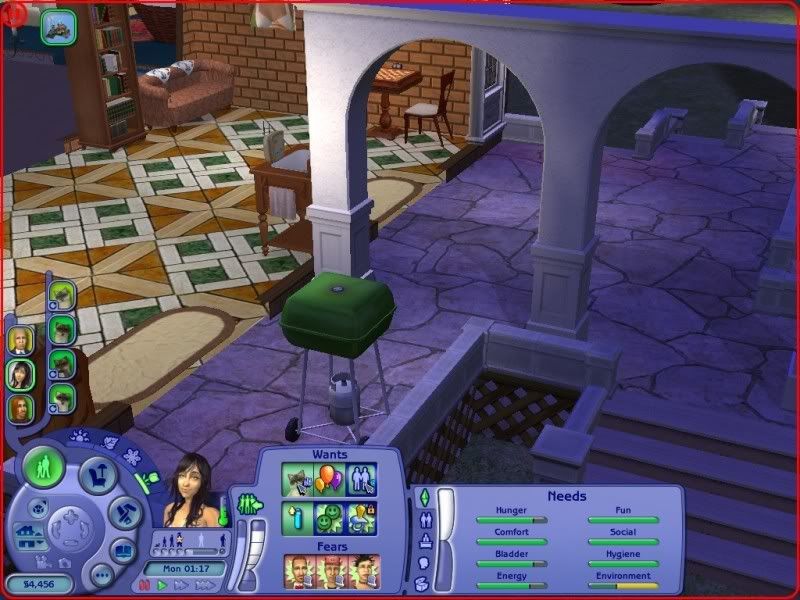The height and width of the screenshot is (600, 800).
Task: Select the balloons party want
Action: tap(330, 479)
